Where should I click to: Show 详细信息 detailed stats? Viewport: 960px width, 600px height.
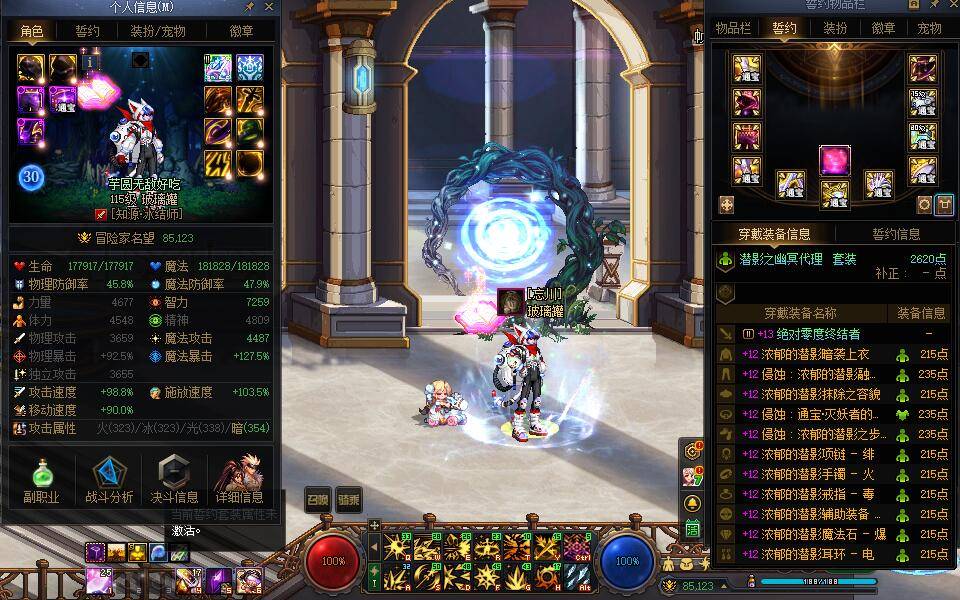pyautogui.click(x=239, y=480)
